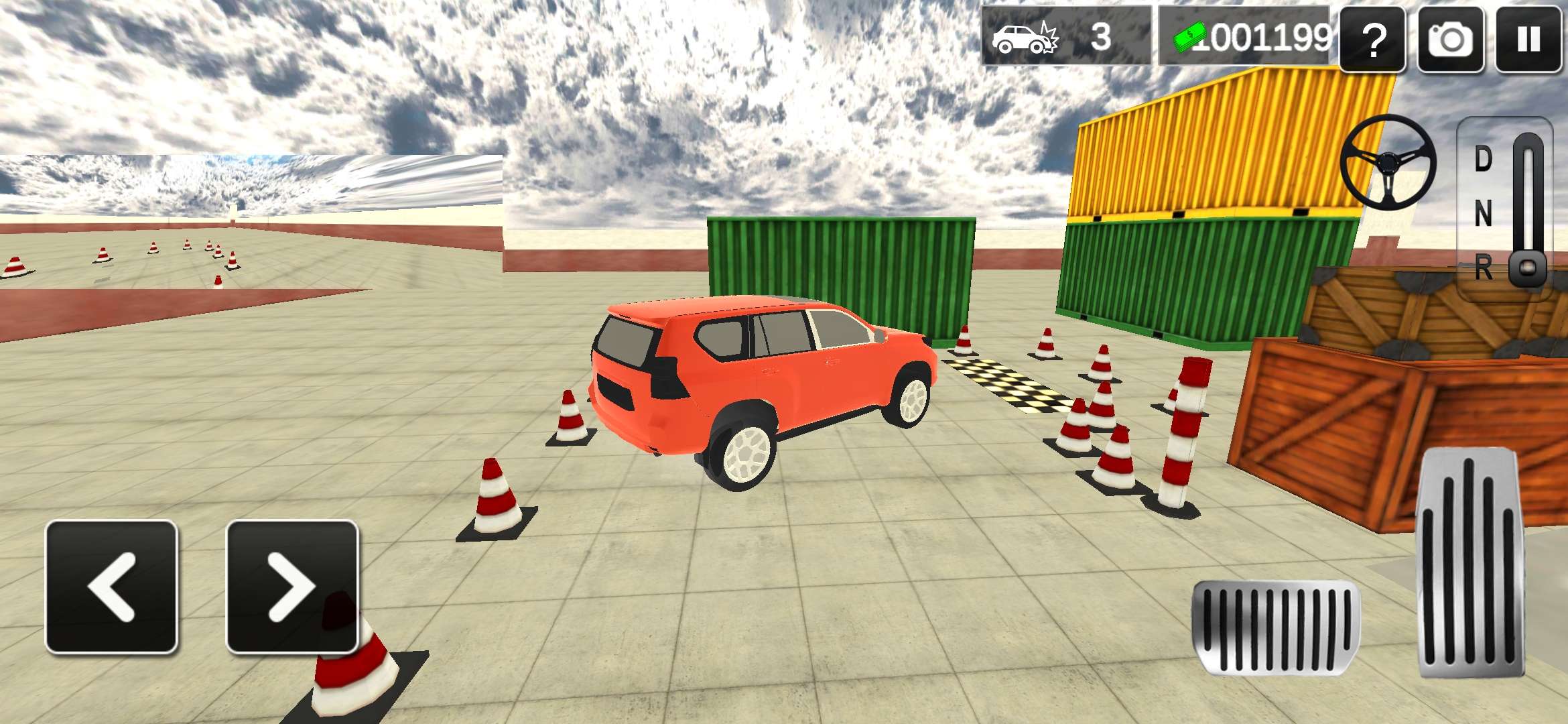Image resolution: width=1568 pixels, height=724 pixels.
Task: Shift gear to R for reverse
Action: [1484, 268]
